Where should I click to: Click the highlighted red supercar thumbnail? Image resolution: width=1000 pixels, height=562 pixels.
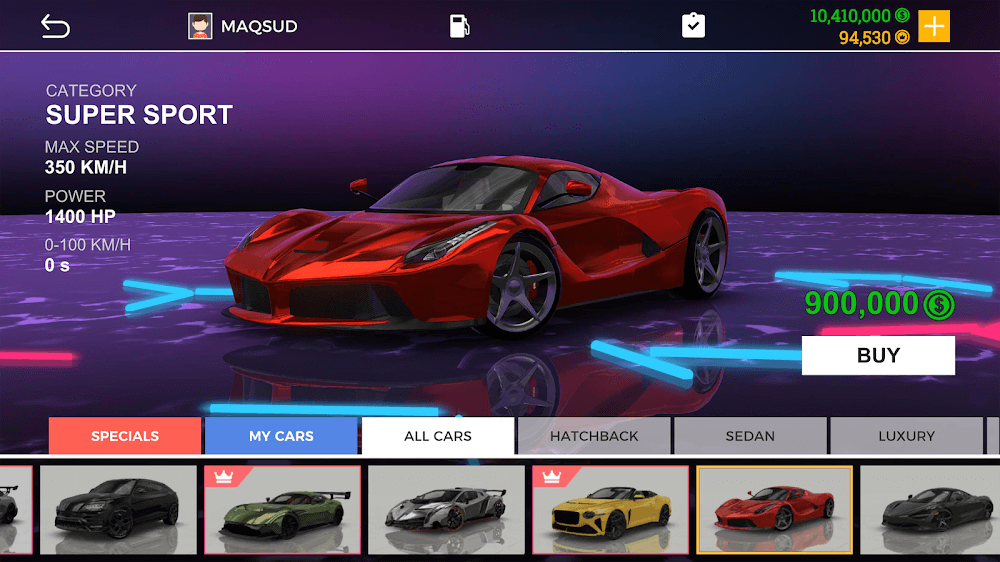tap(774, 510)
